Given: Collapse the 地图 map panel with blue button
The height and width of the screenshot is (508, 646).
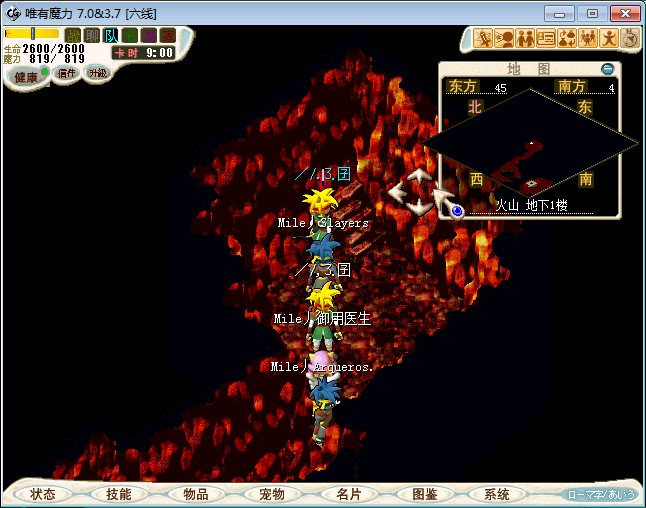Looking at the screenshot, I should [608, 69].
